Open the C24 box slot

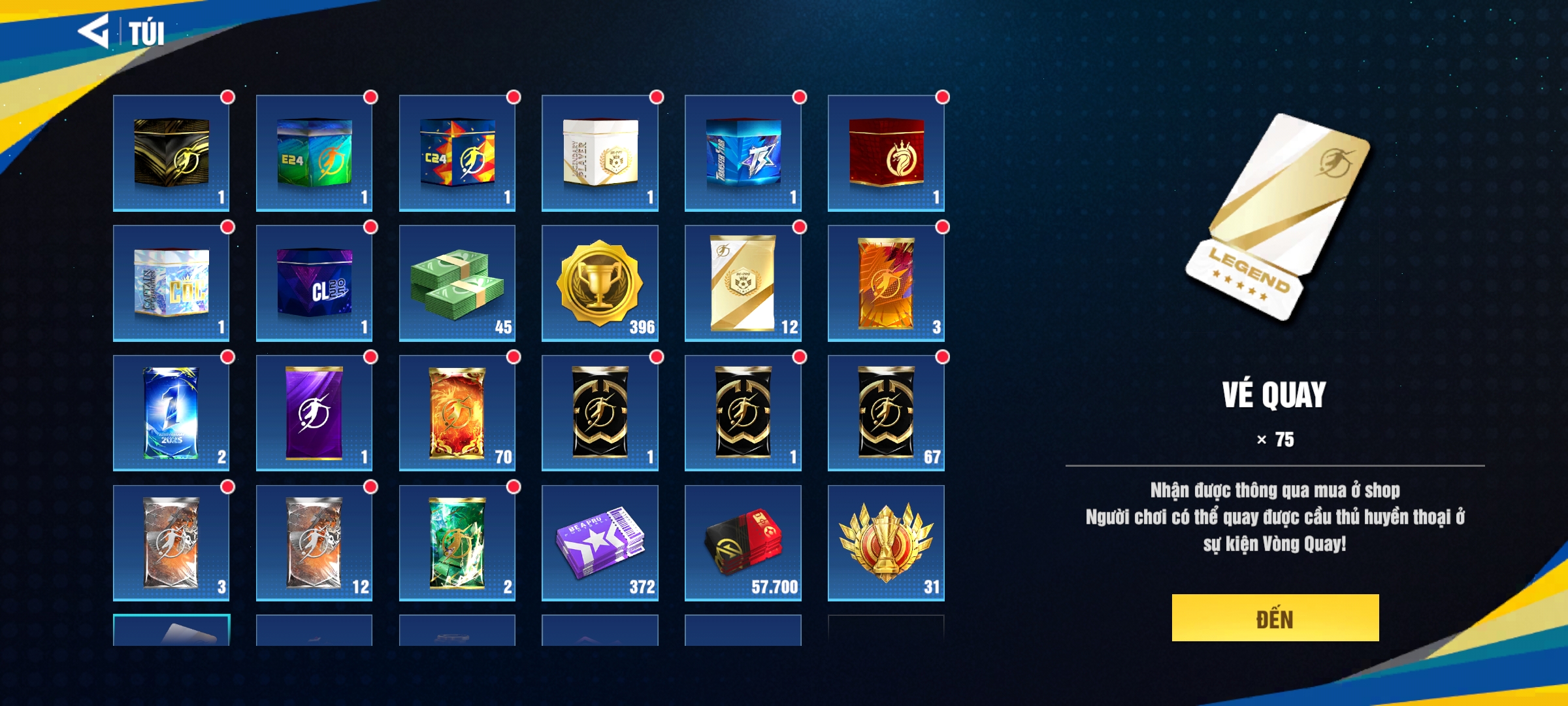click(x=457, y=153)
